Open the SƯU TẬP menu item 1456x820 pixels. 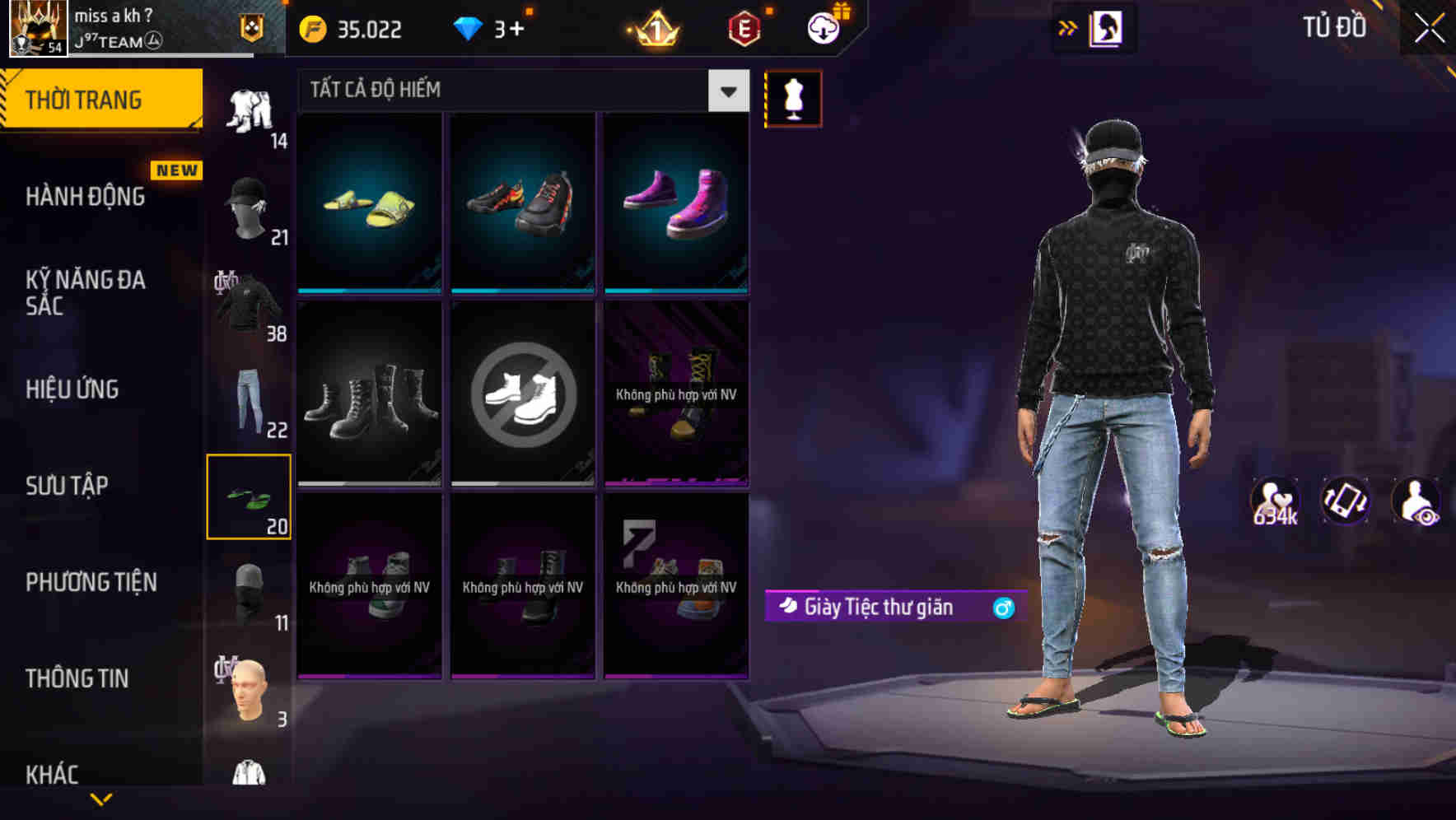[x=68, y=486]
